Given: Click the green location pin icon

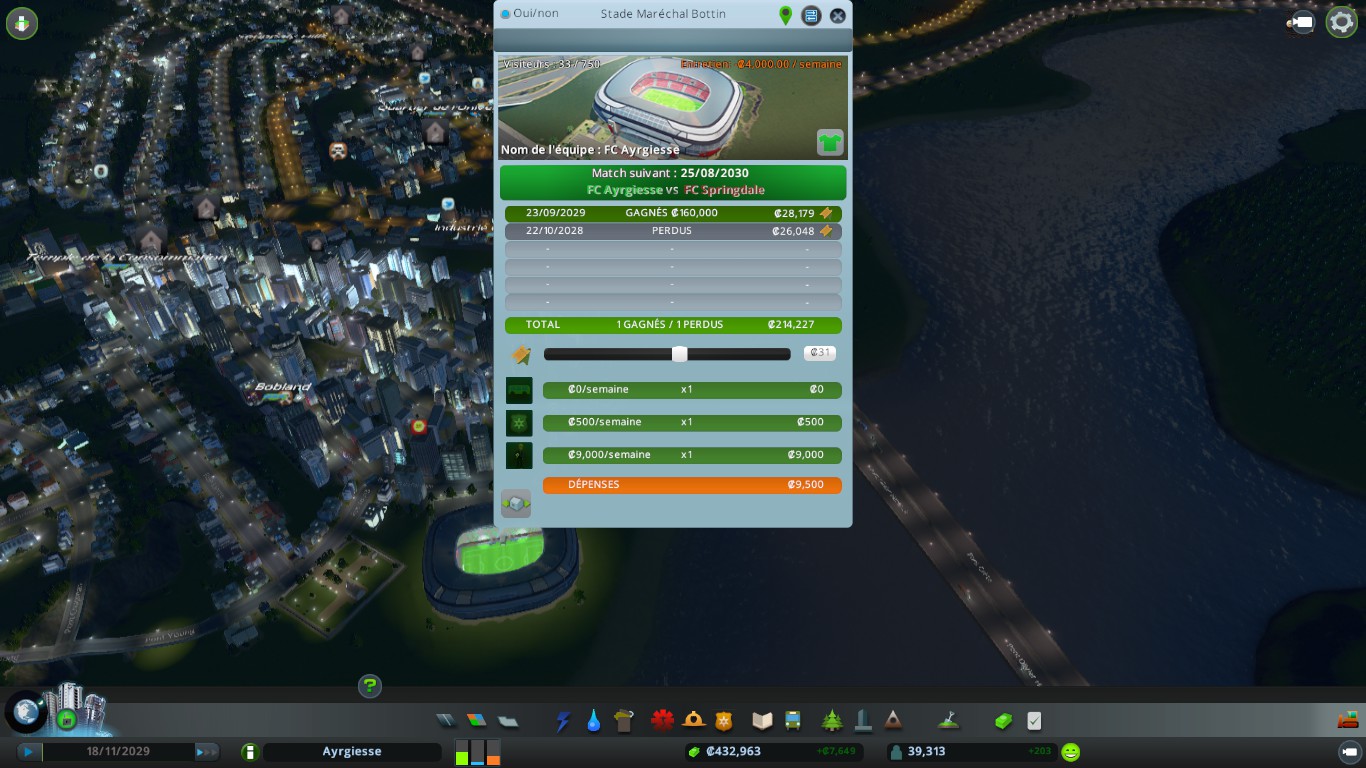Looking at the screenshot, I should pyautogui.click(x=785, y=15).
